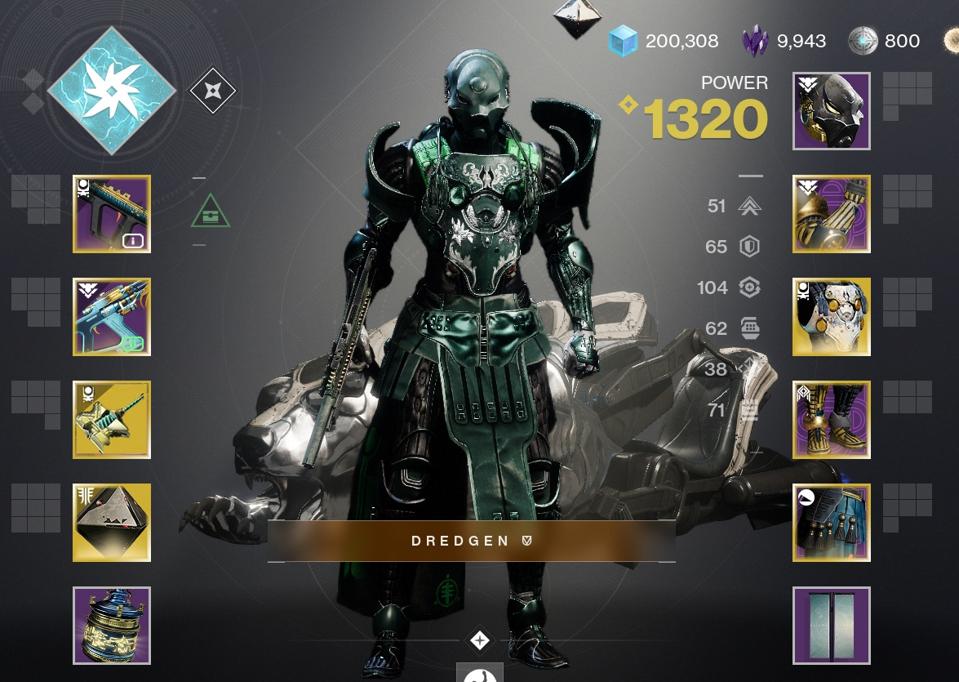Choose the blue energy weapon slot
The width and height of the screenshot is (959, 682).
112,317
